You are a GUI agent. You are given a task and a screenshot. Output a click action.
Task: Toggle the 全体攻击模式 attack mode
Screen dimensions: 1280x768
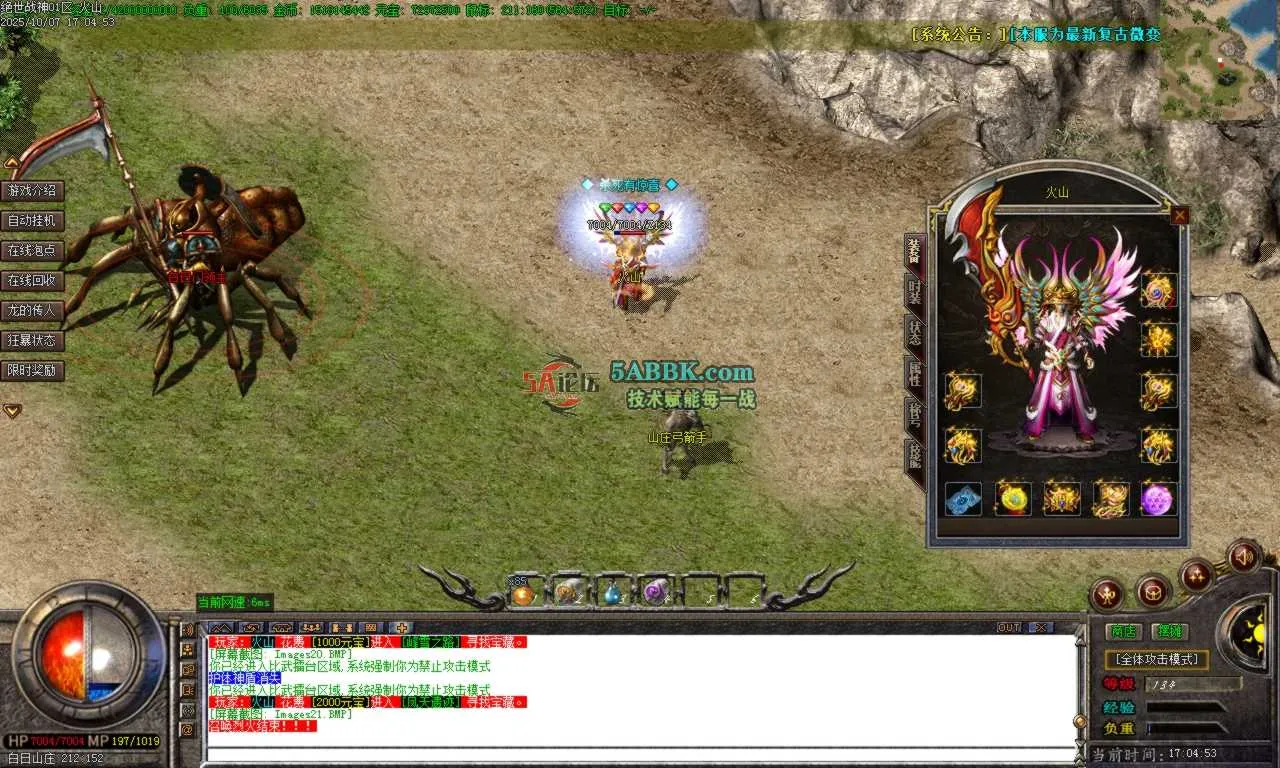point(1156,660)
